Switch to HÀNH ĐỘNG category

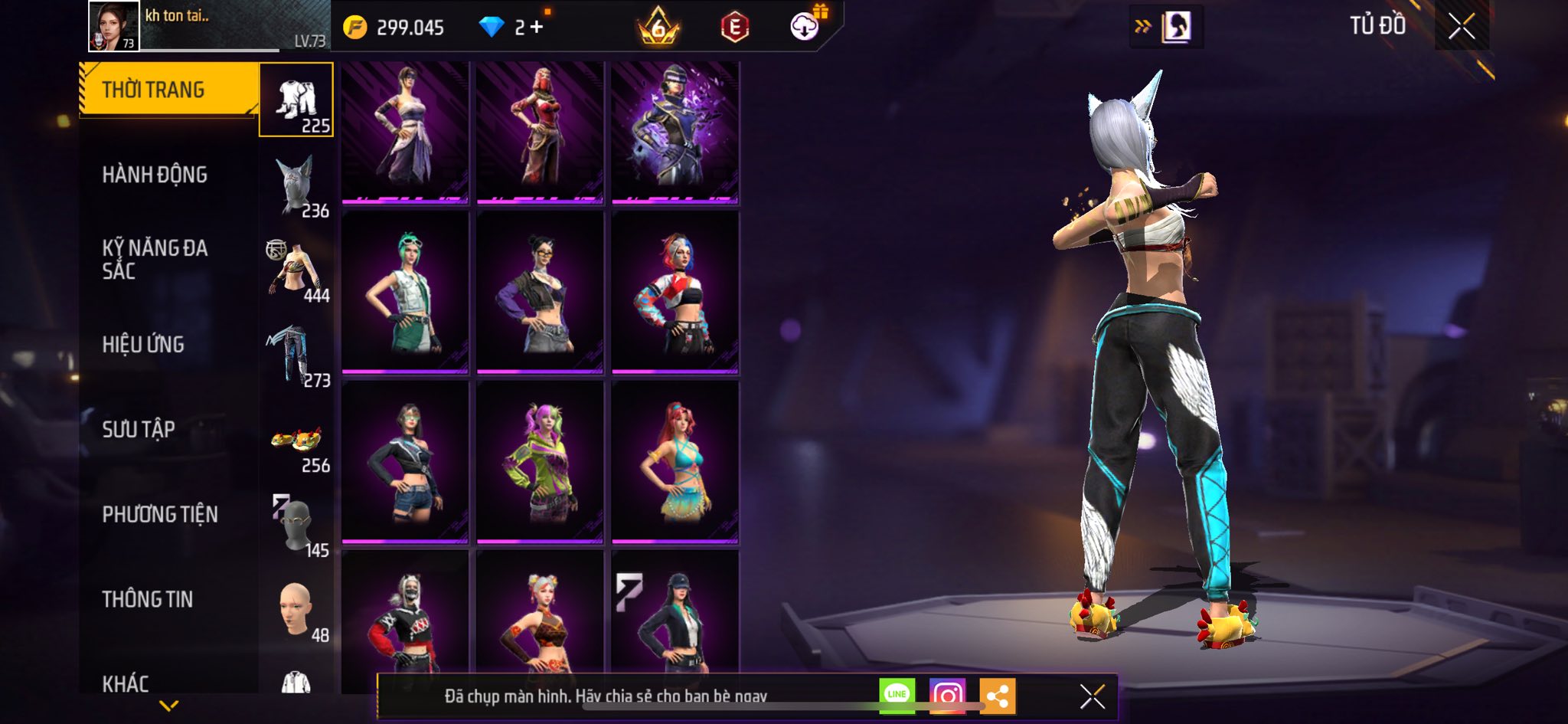pyautogui.click(x=155, y=175)
